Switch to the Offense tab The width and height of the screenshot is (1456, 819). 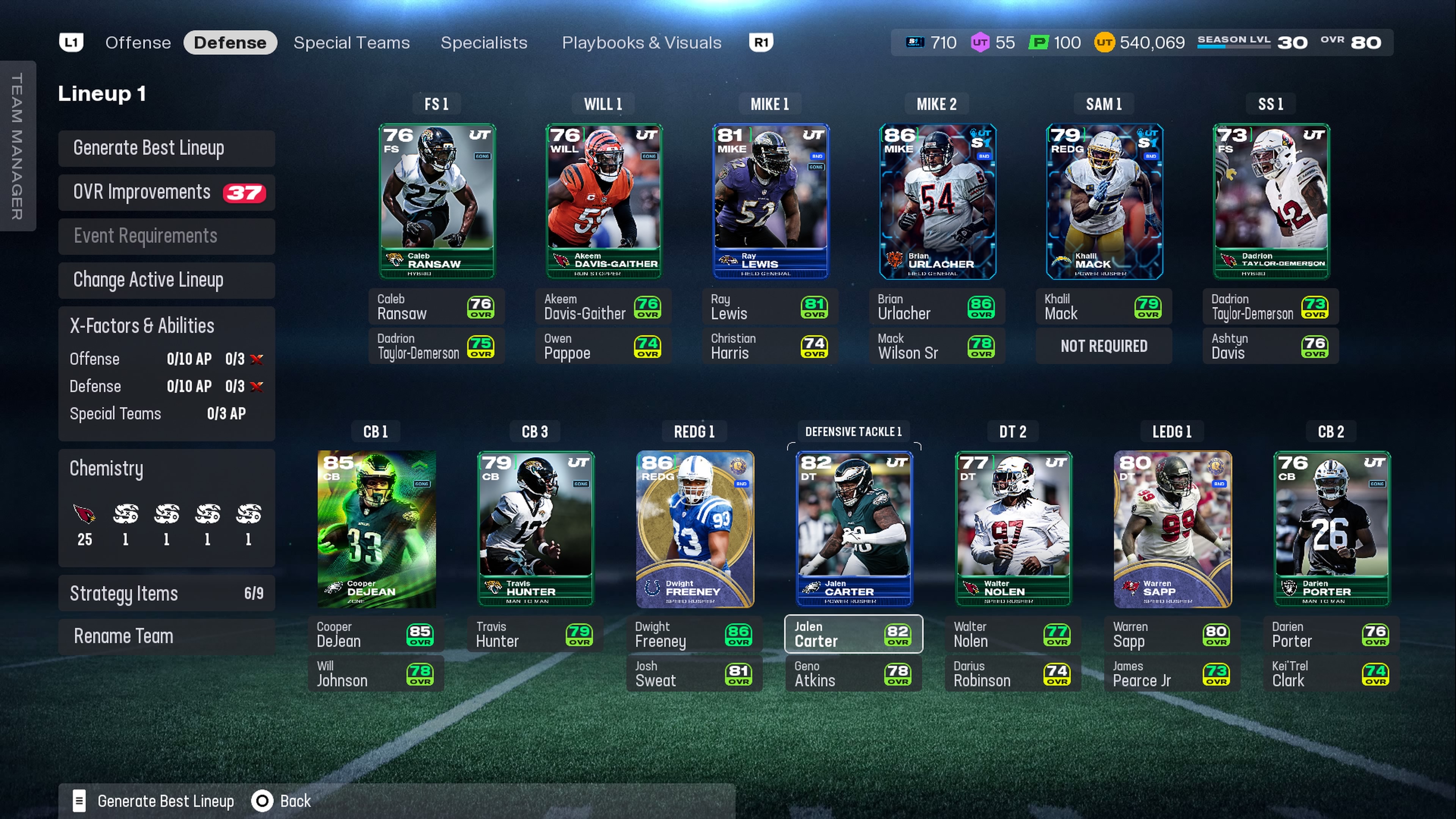pos(138,42)
